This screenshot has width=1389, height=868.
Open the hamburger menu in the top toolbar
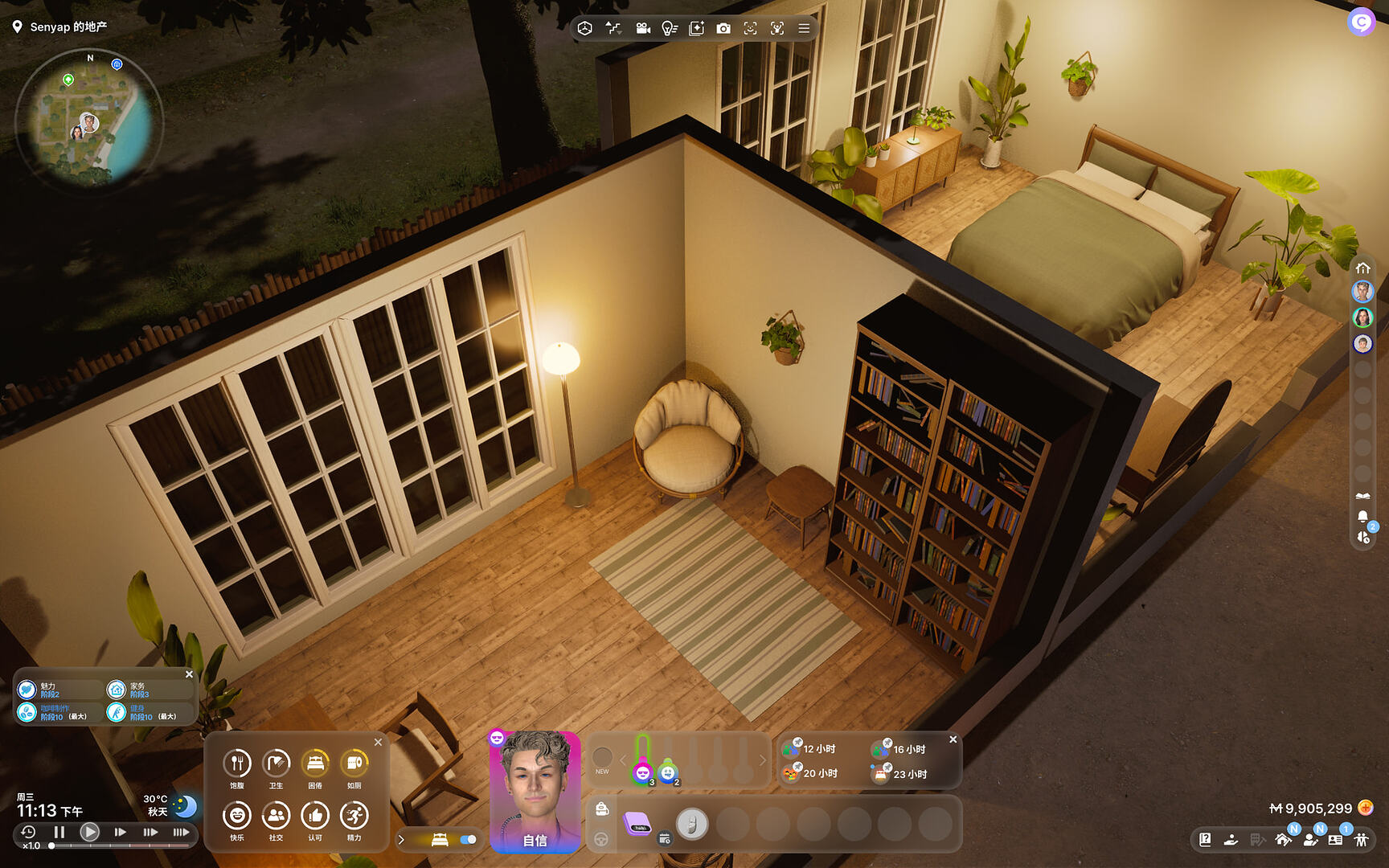804,29
